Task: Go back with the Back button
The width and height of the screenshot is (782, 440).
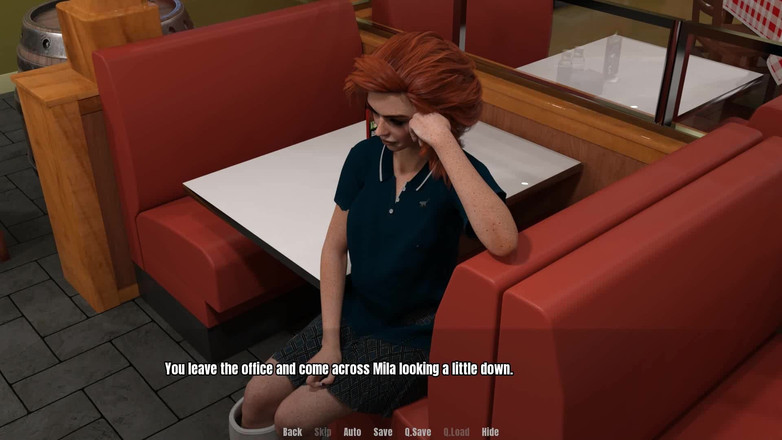Action: [x=292, y=432]
